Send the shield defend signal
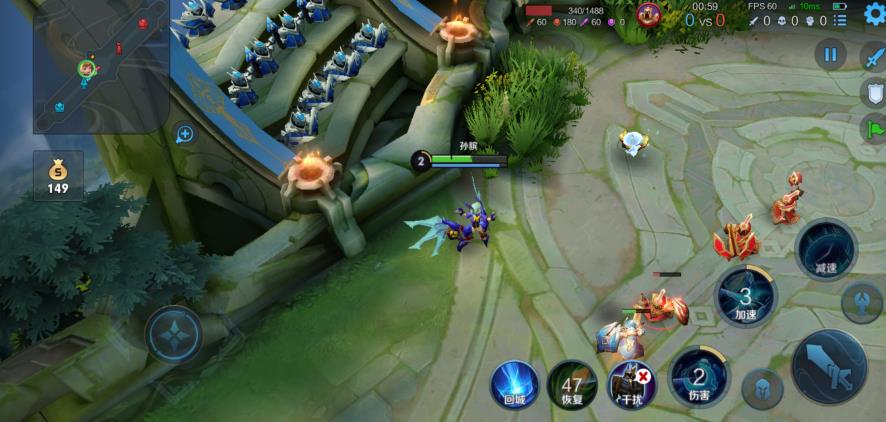Viewport: 886px width, 422px height. [873, 93]
